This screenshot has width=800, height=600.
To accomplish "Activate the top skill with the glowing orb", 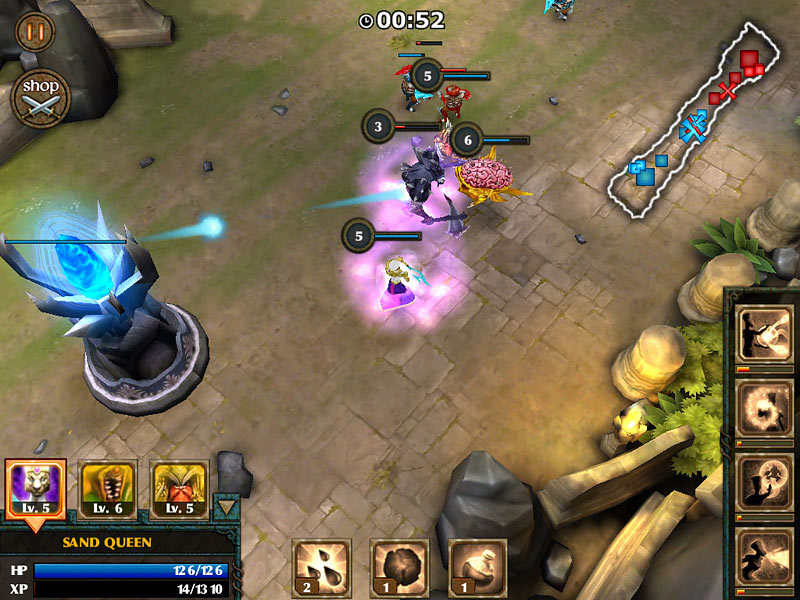I will coord(764,334).
